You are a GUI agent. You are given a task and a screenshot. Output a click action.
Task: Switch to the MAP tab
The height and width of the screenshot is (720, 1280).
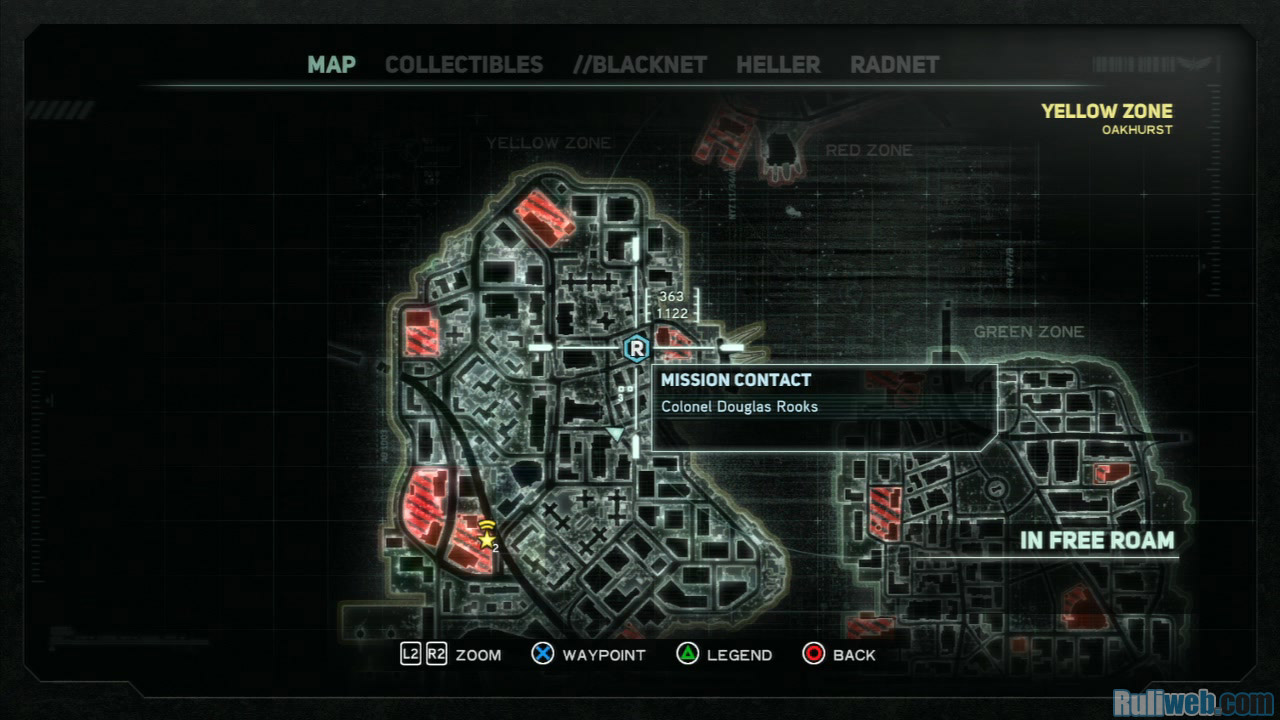pos(331,65)
